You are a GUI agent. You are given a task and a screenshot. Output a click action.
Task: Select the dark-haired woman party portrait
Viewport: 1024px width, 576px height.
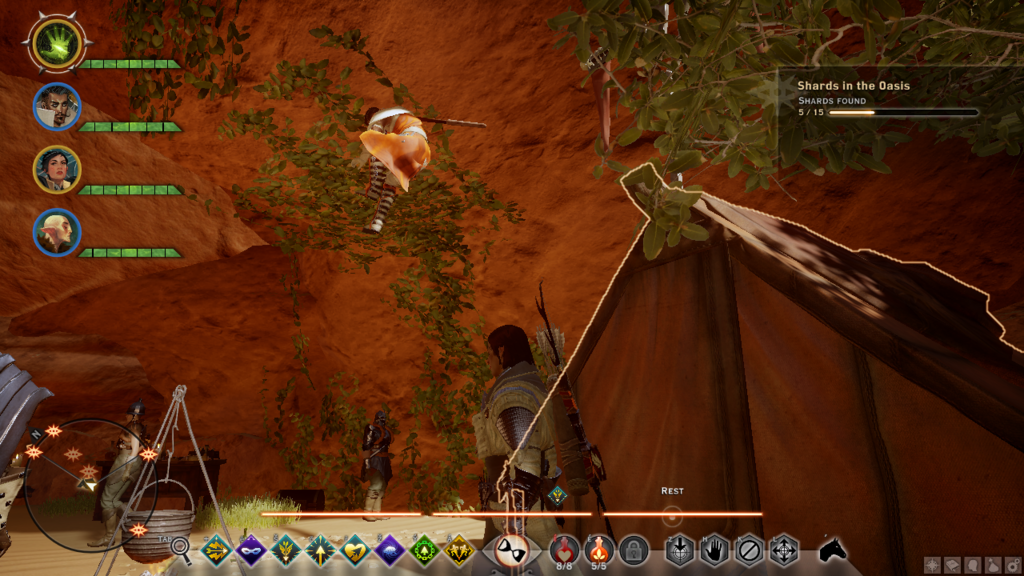56,169
